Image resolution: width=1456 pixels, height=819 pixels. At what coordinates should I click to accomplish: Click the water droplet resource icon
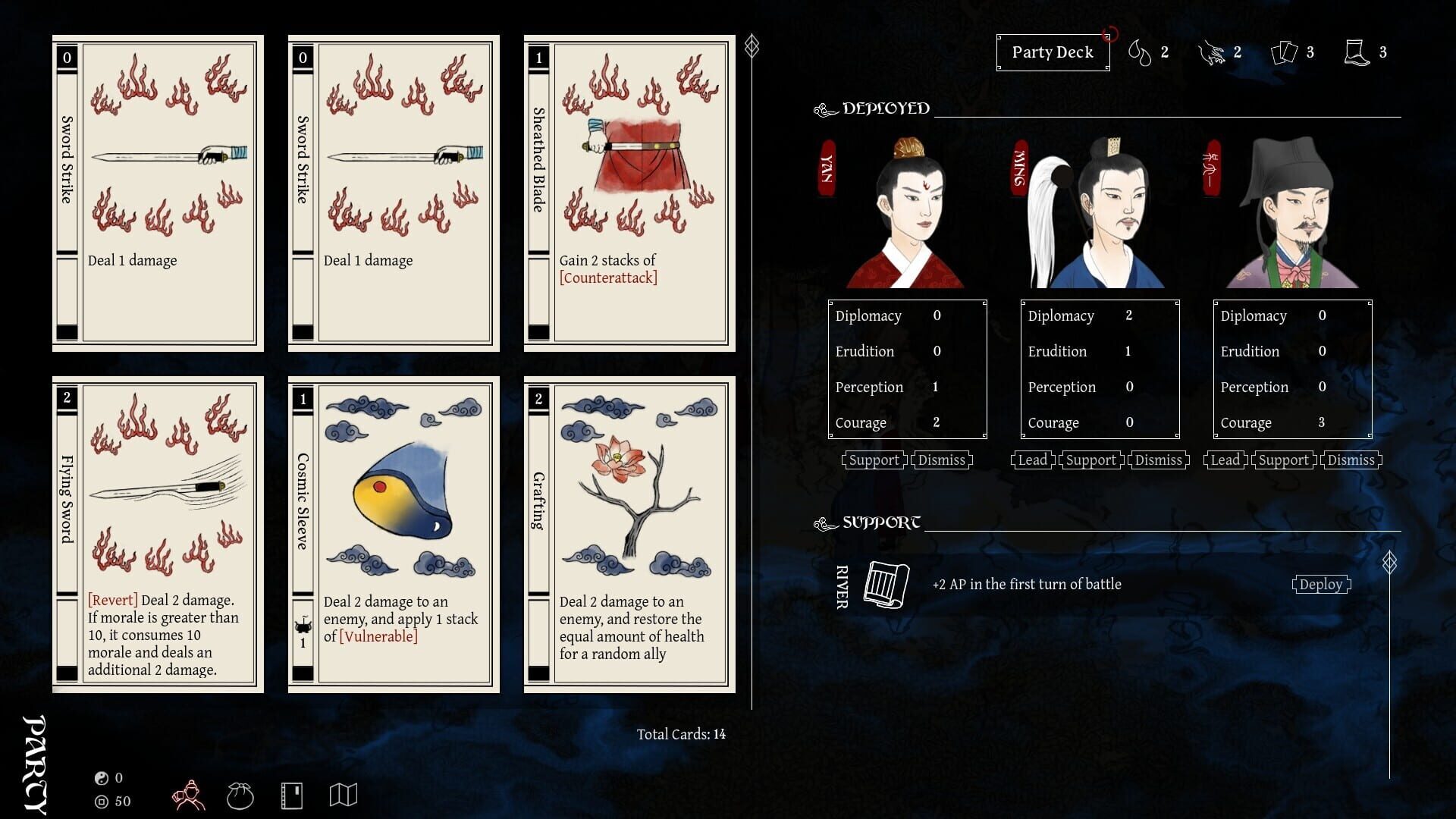coord(1139,52)
